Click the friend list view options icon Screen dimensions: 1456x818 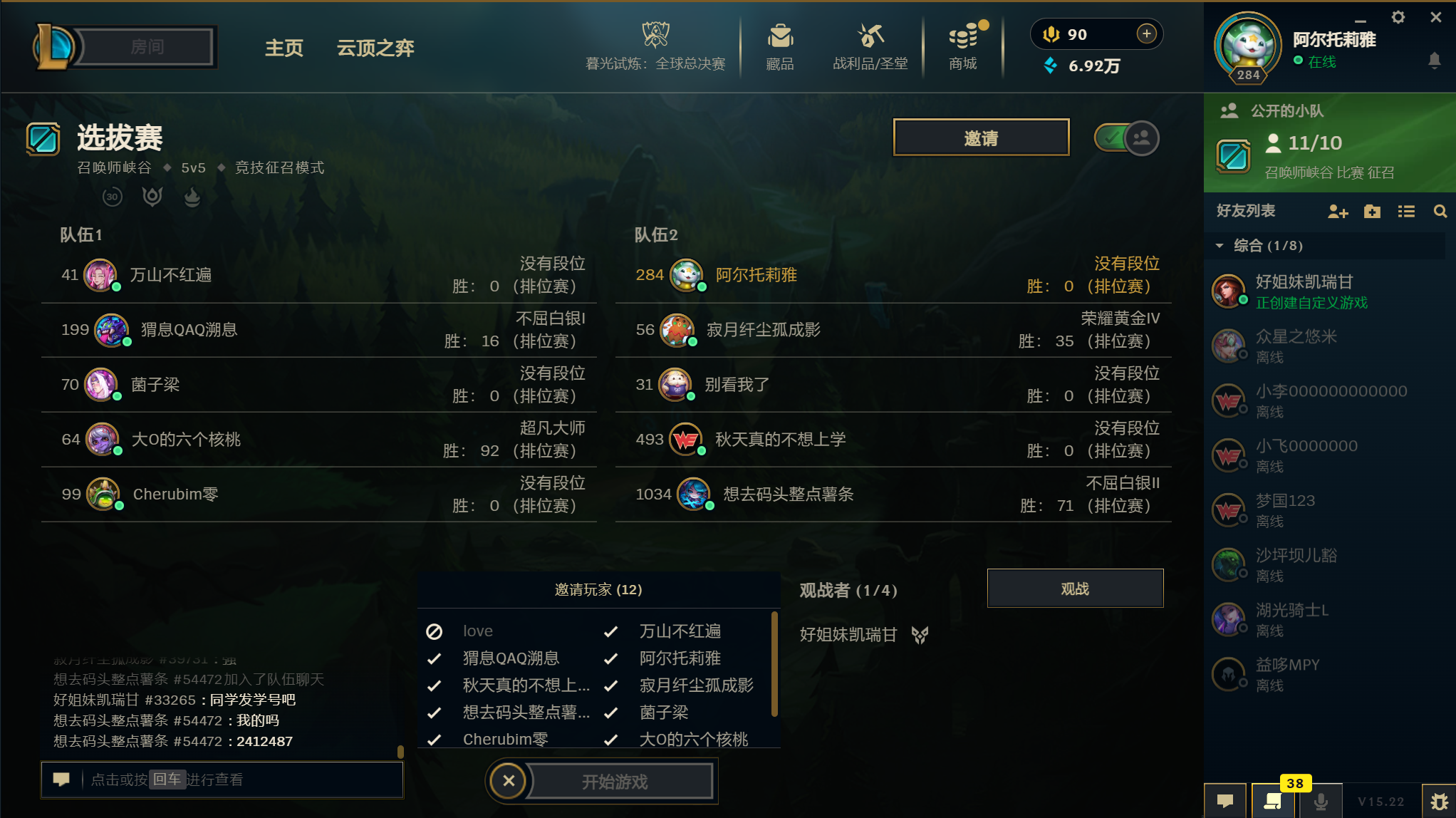coord(1406,212)
